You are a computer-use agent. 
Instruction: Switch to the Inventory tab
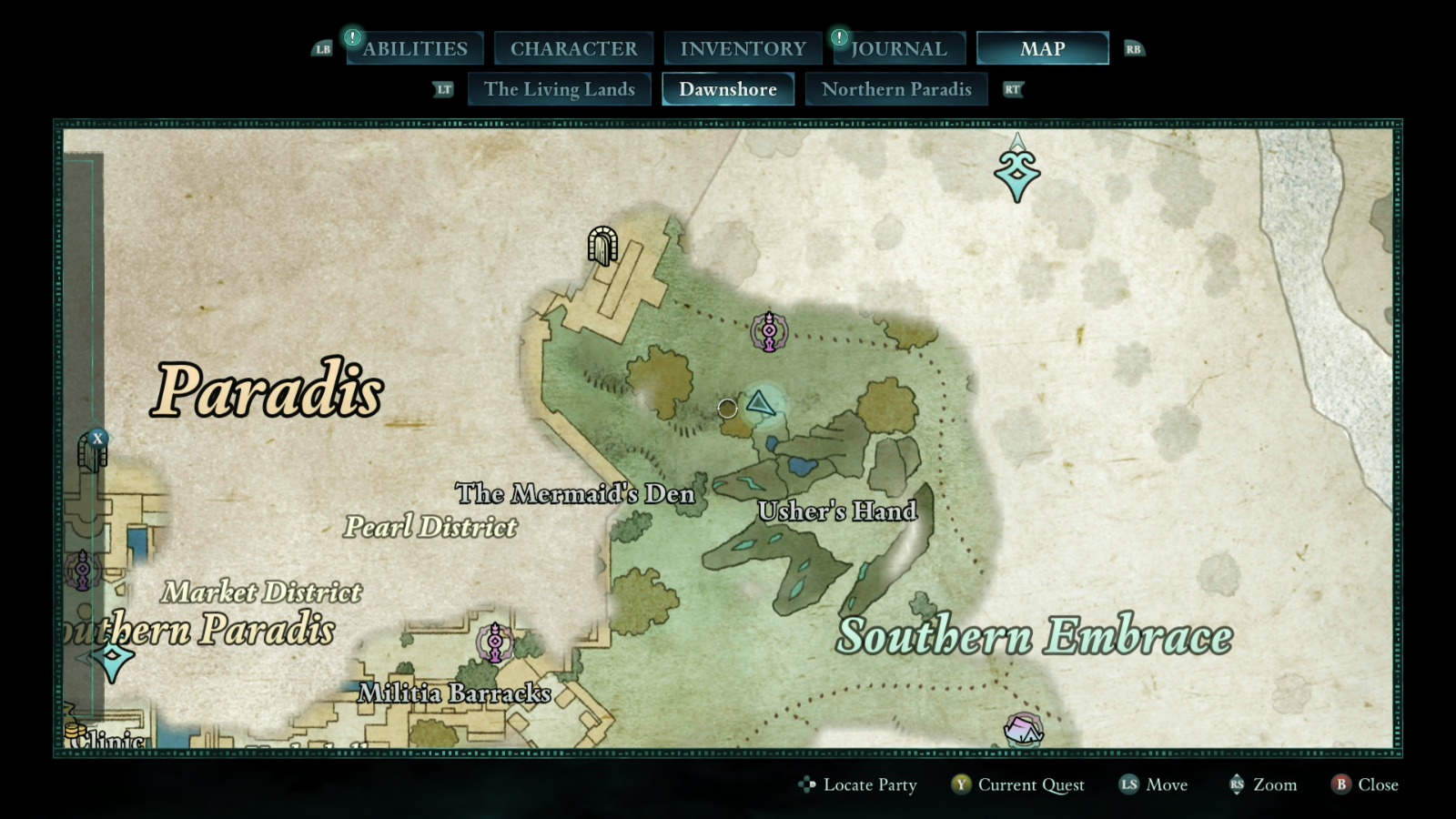741,47
